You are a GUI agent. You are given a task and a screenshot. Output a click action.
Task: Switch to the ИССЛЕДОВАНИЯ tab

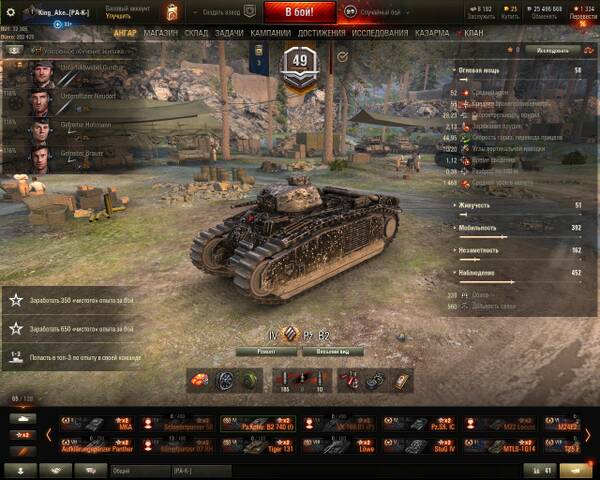(x=379, y=32)
